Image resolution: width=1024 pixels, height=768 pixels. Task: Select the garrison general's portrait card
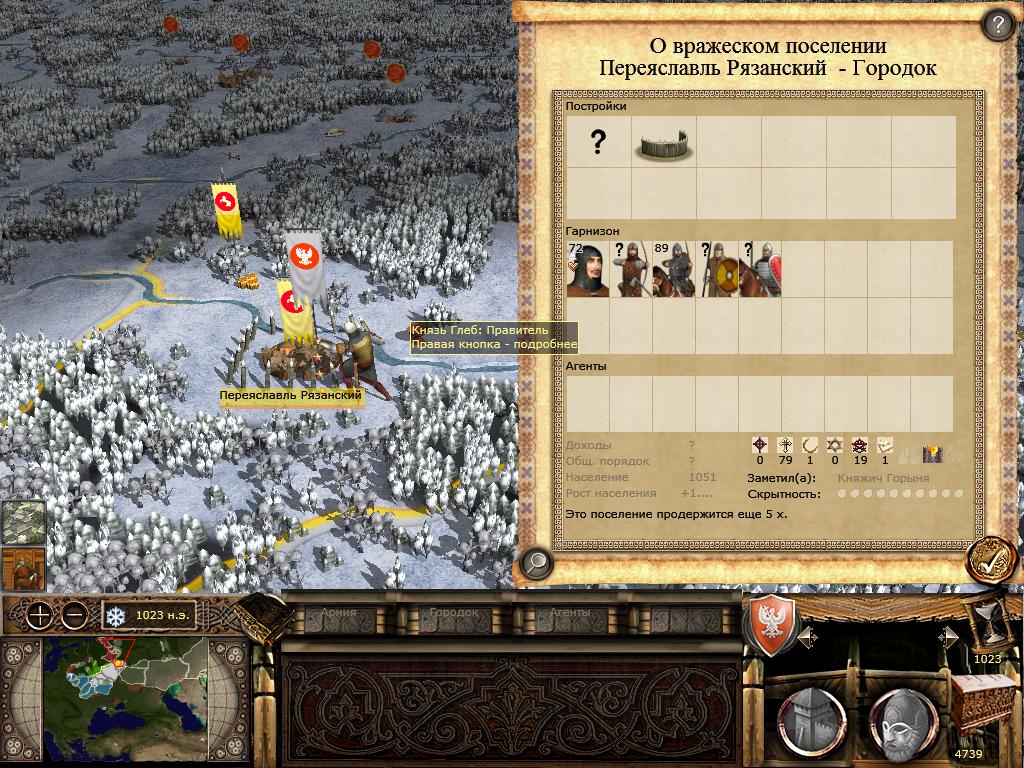pos(587,269)
